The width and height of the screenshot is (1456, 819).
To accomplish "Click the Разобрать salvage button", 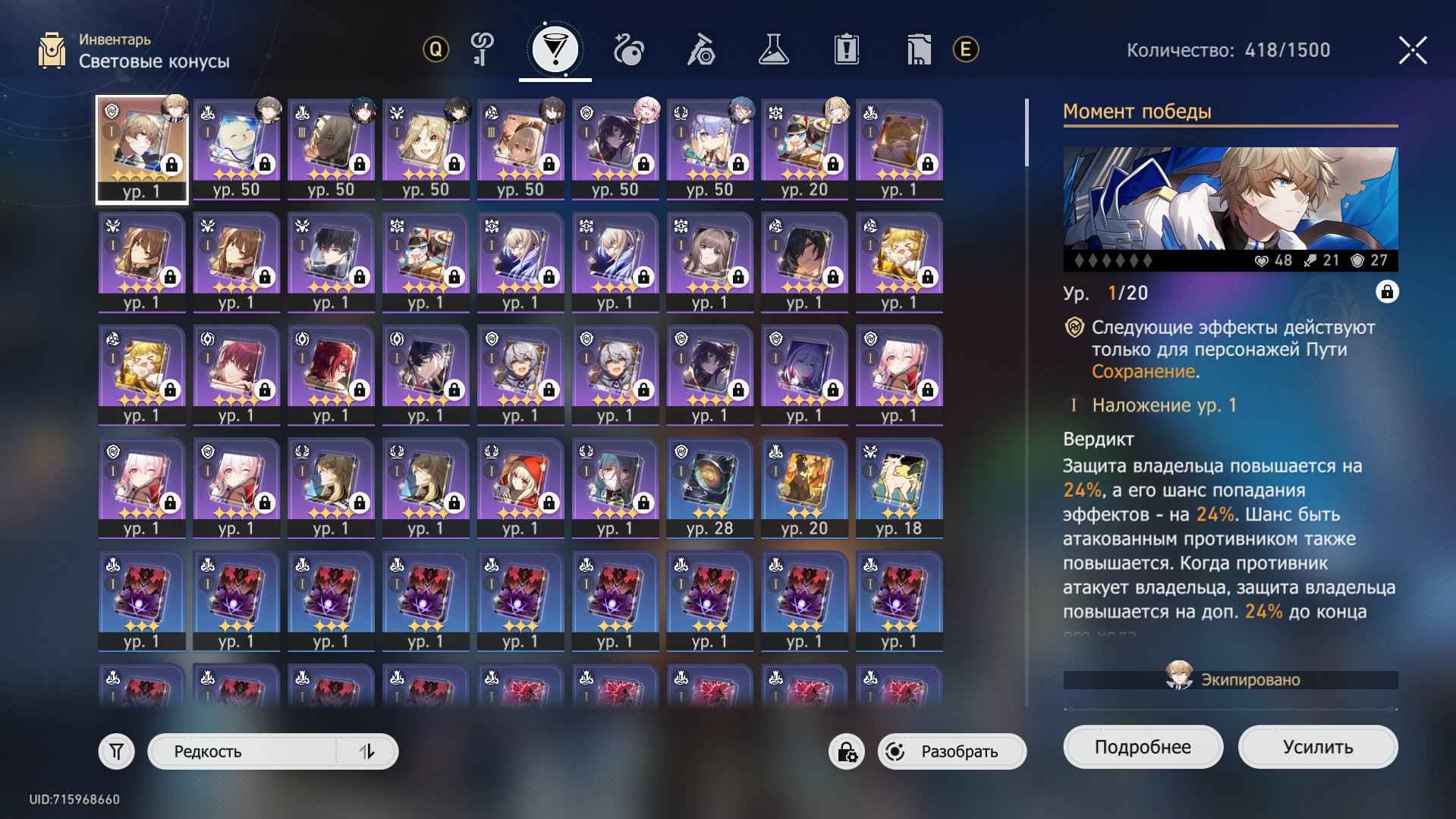I will [958, 751].
